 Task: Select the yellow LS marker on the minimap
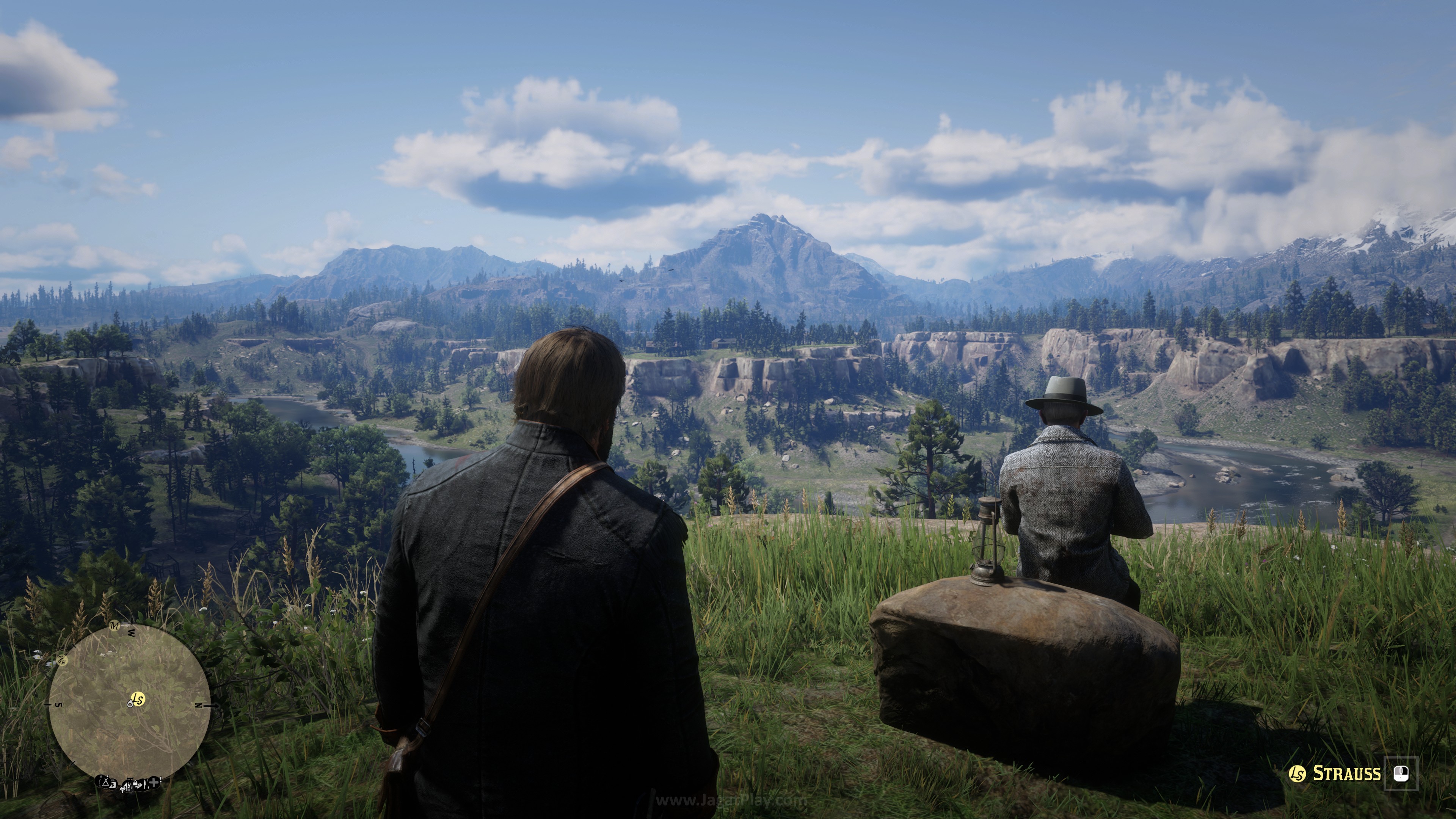pos(138,699)
